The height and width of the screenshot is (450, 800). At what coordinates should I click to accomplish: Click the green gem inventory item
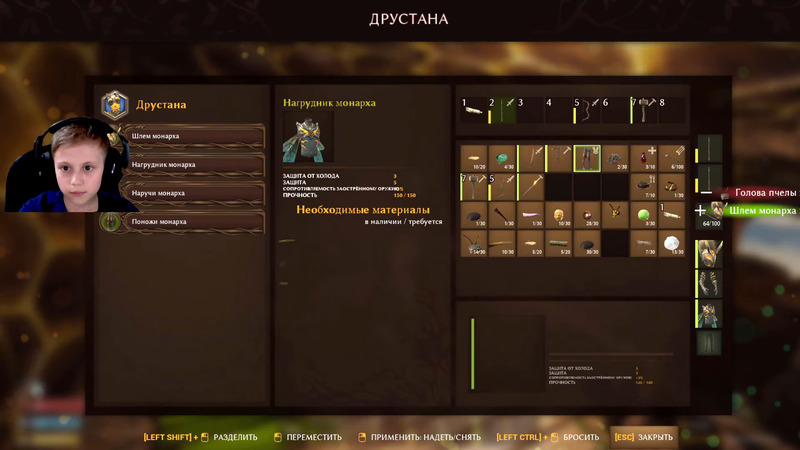click(502, 158)
